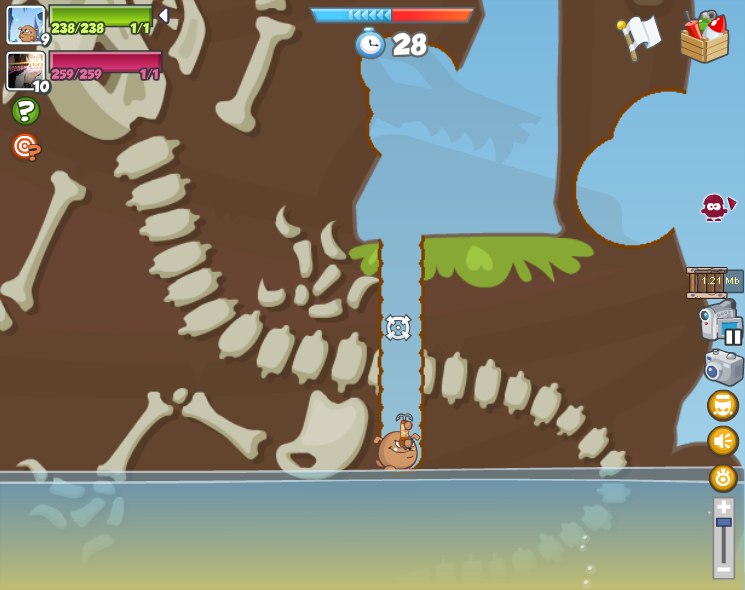Image resolution: width=745 pixels, height=590 pixels.
Task: Click the orange character face button
Action: coord(723,405)
